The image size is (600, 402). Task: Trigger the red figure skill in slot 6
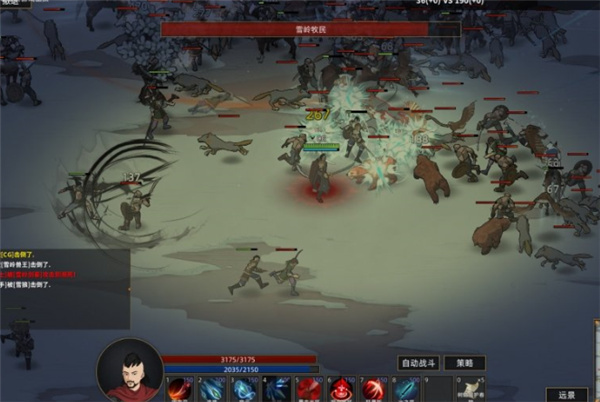tap(340, 390)
